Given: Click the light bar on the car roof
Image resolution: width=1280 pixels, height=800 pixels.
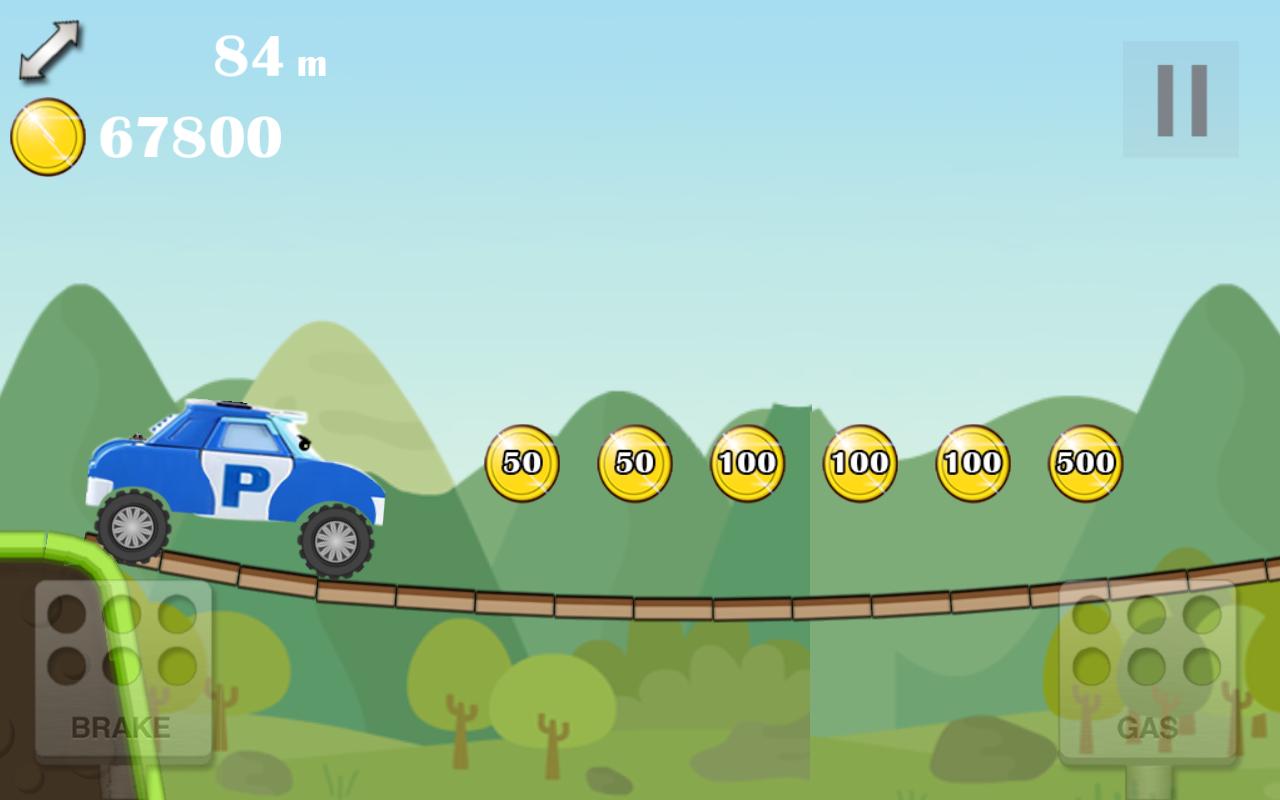Looking at the screenshot, I should (233, 404).
